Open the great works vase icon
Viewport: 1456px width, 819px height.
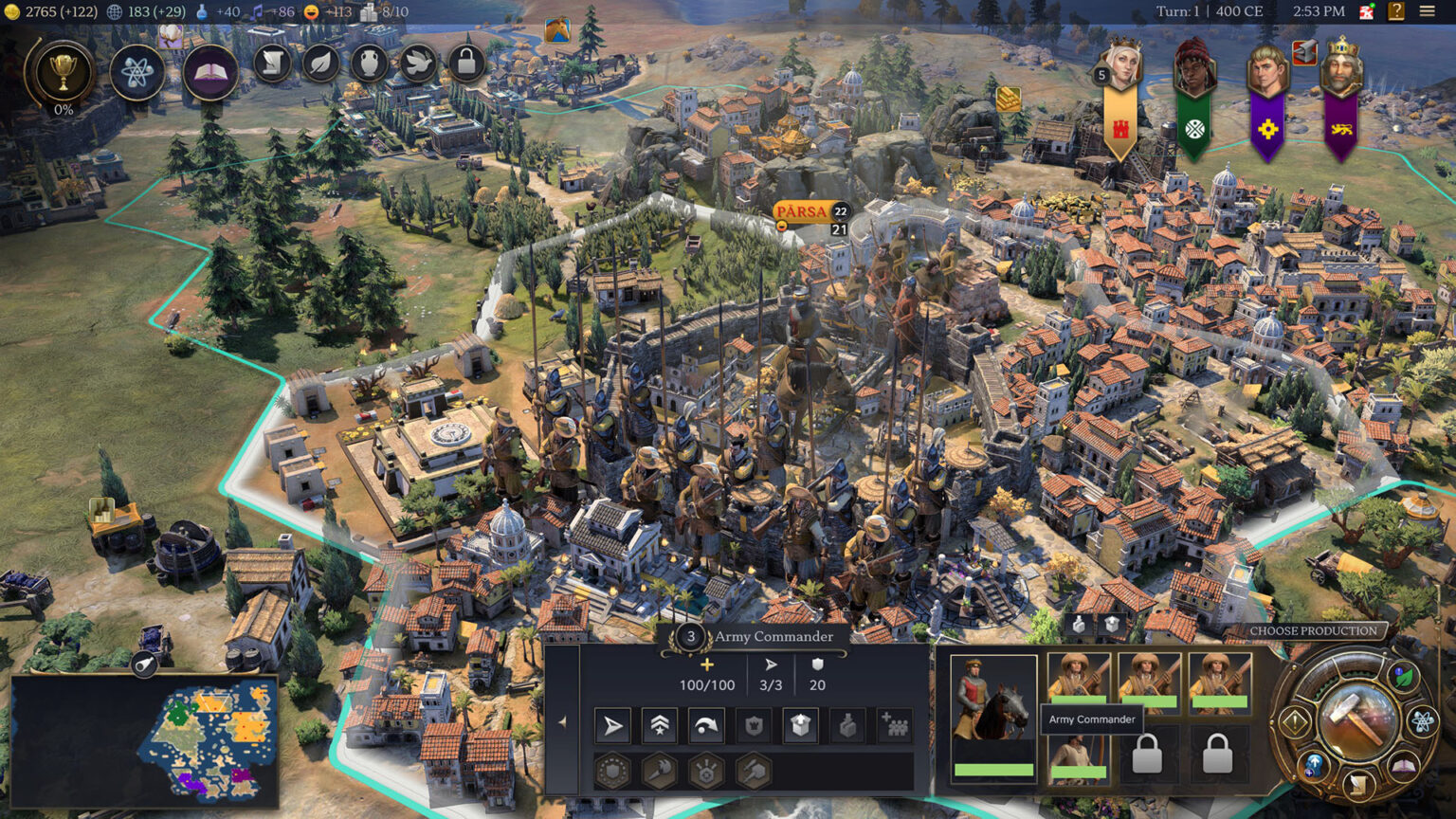(370, 64)
